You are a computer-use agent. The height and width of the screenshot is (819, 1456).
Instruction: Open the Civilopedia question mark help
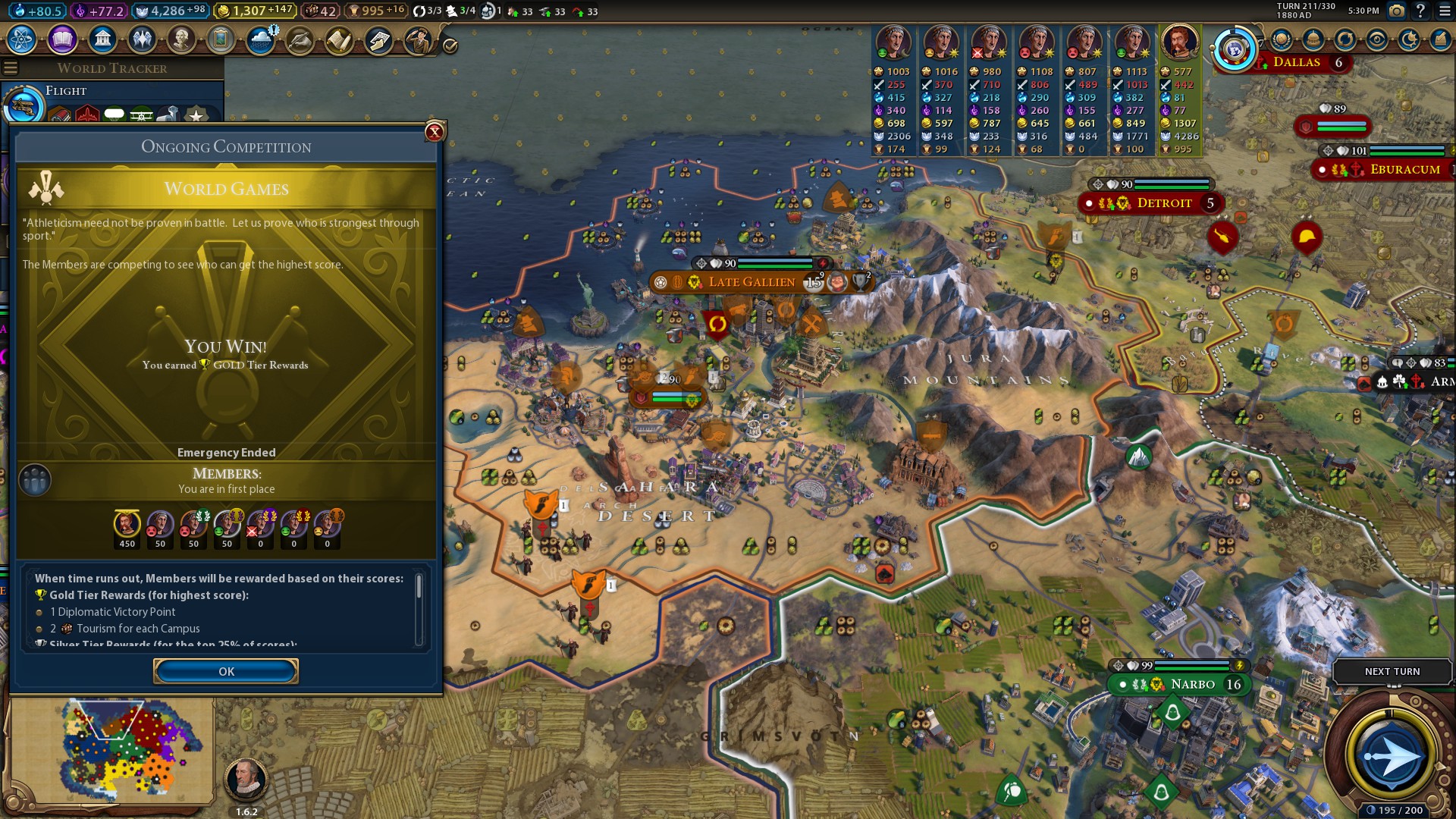click(x=1421, y=11)
